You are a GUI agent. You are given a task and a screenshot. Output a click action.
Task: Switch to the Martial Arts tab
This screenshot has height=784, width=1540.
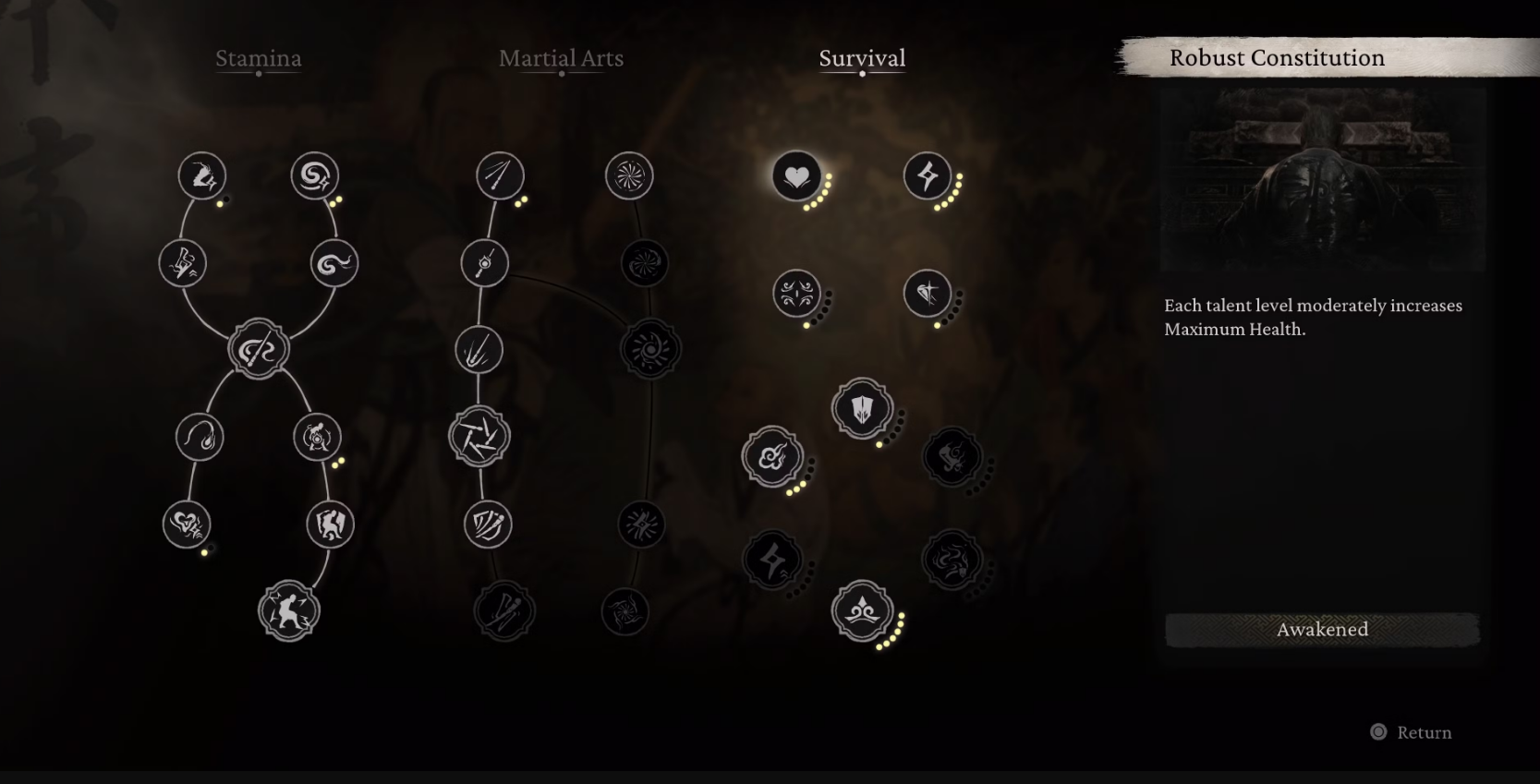pos(562,58)
